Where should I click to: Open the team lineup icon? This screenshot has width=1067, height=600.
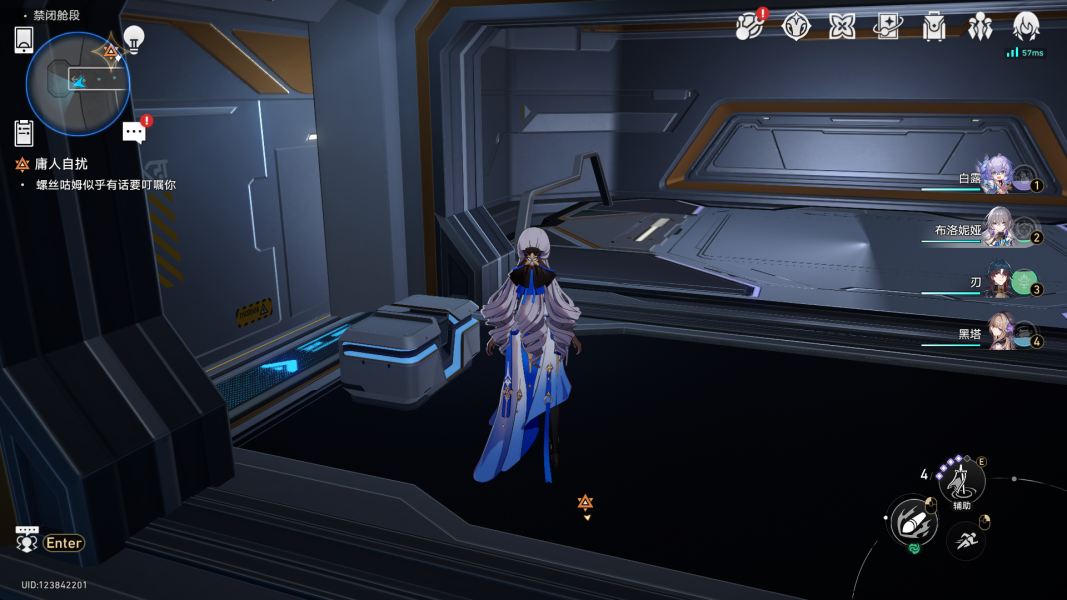coord(980,27)
